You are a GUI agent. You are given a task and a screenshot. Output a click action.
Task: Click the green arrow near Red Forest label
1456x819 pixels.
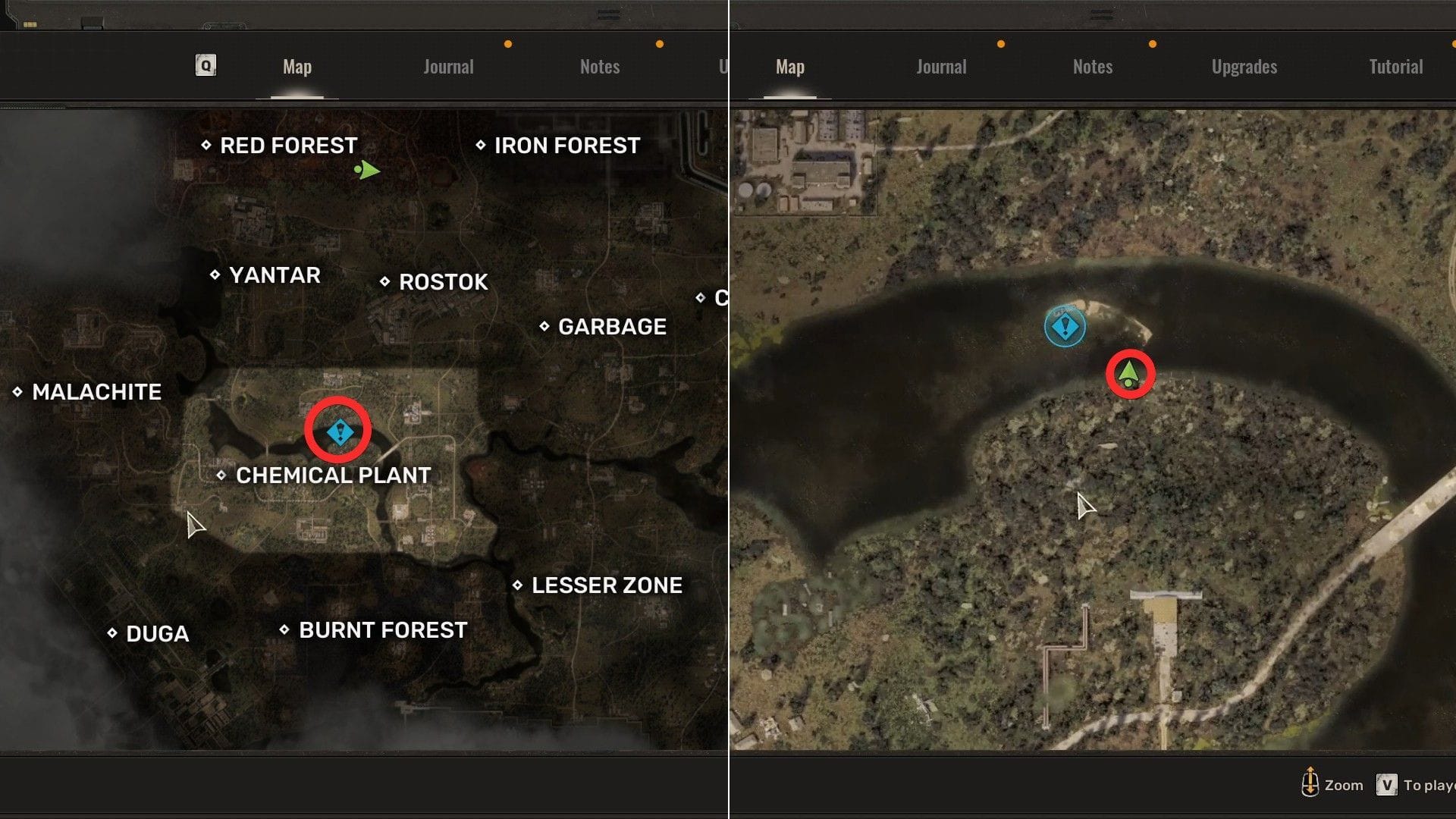click(367, 171)
